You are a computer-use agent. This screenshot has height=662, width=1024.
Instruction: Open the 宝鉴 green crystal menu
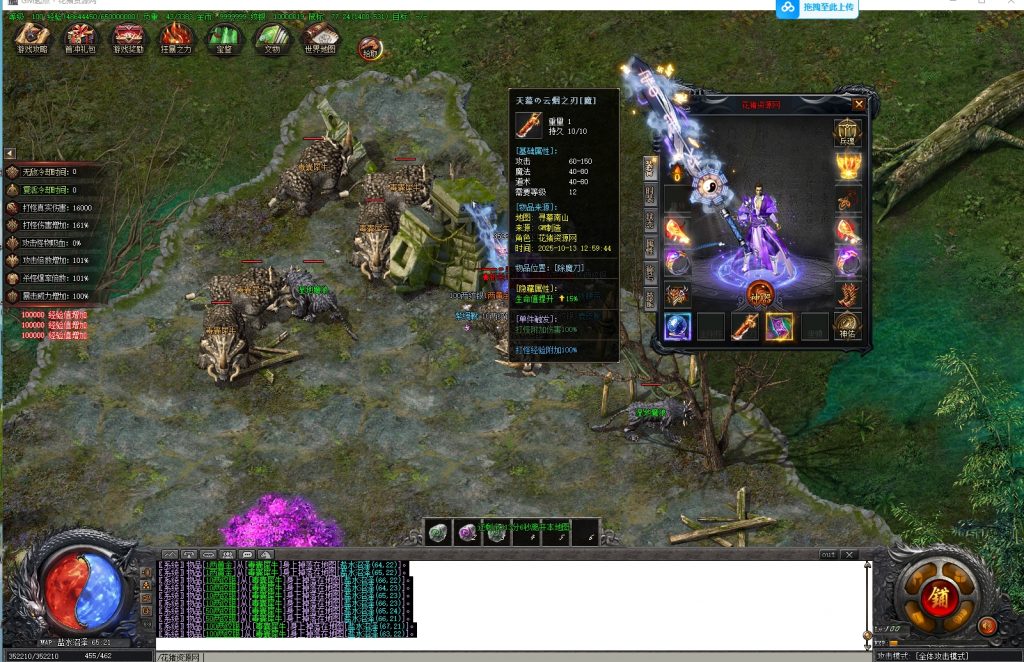click(x=222, y=38)
